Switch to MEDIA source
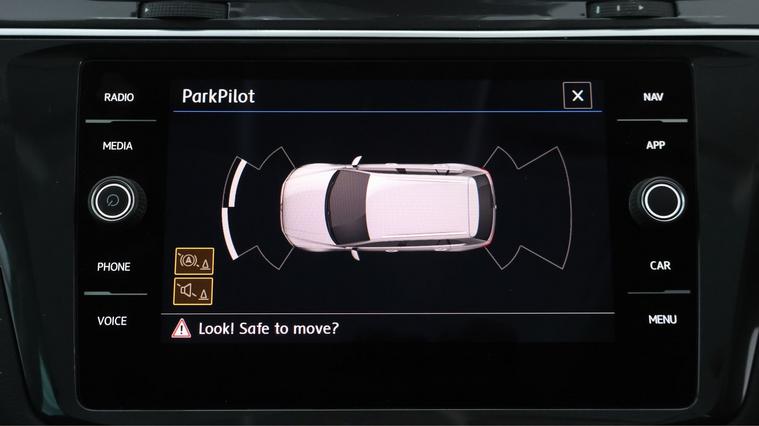Image resolution: width=759 pixels, height=426 pixels. pos(118,146)
